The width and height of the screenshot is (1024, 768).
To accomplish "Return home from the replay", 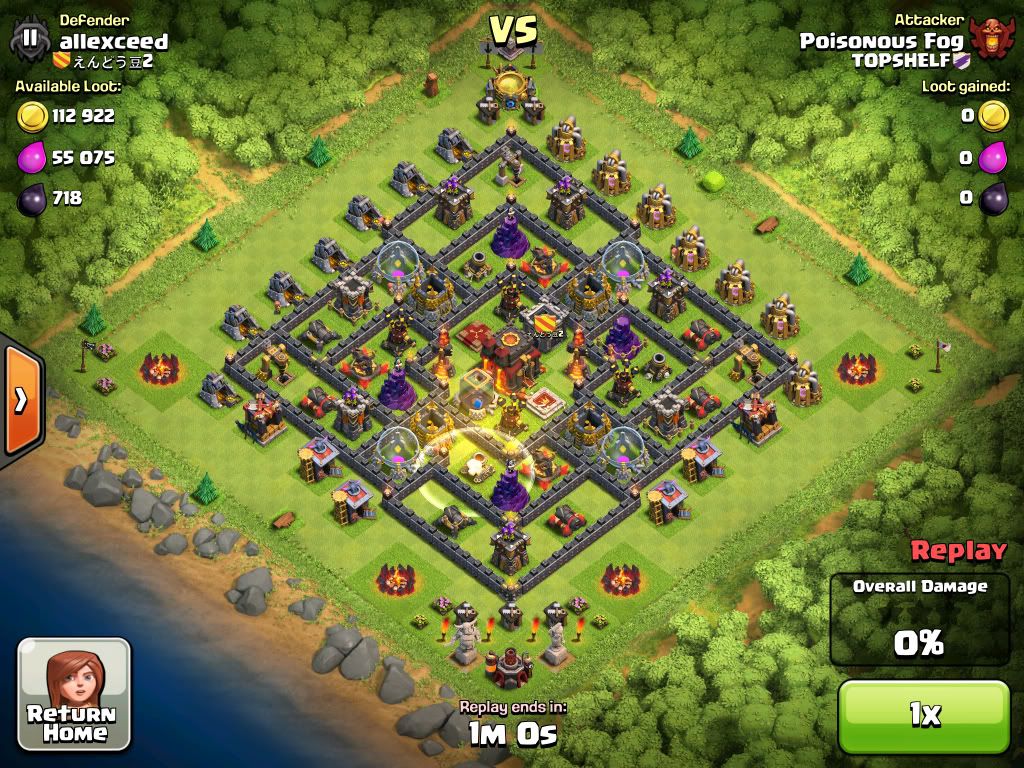I will click(x=74, y=694).
